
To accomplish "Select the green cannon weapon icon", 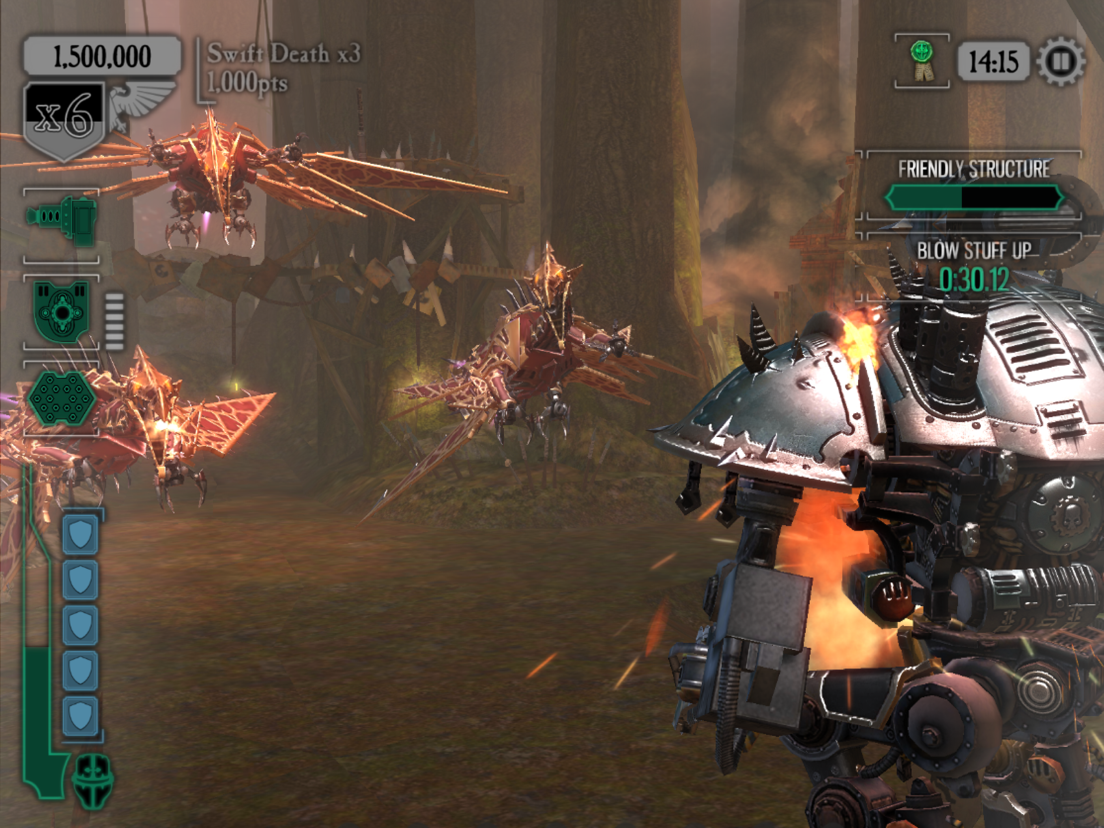I will 62,216.
